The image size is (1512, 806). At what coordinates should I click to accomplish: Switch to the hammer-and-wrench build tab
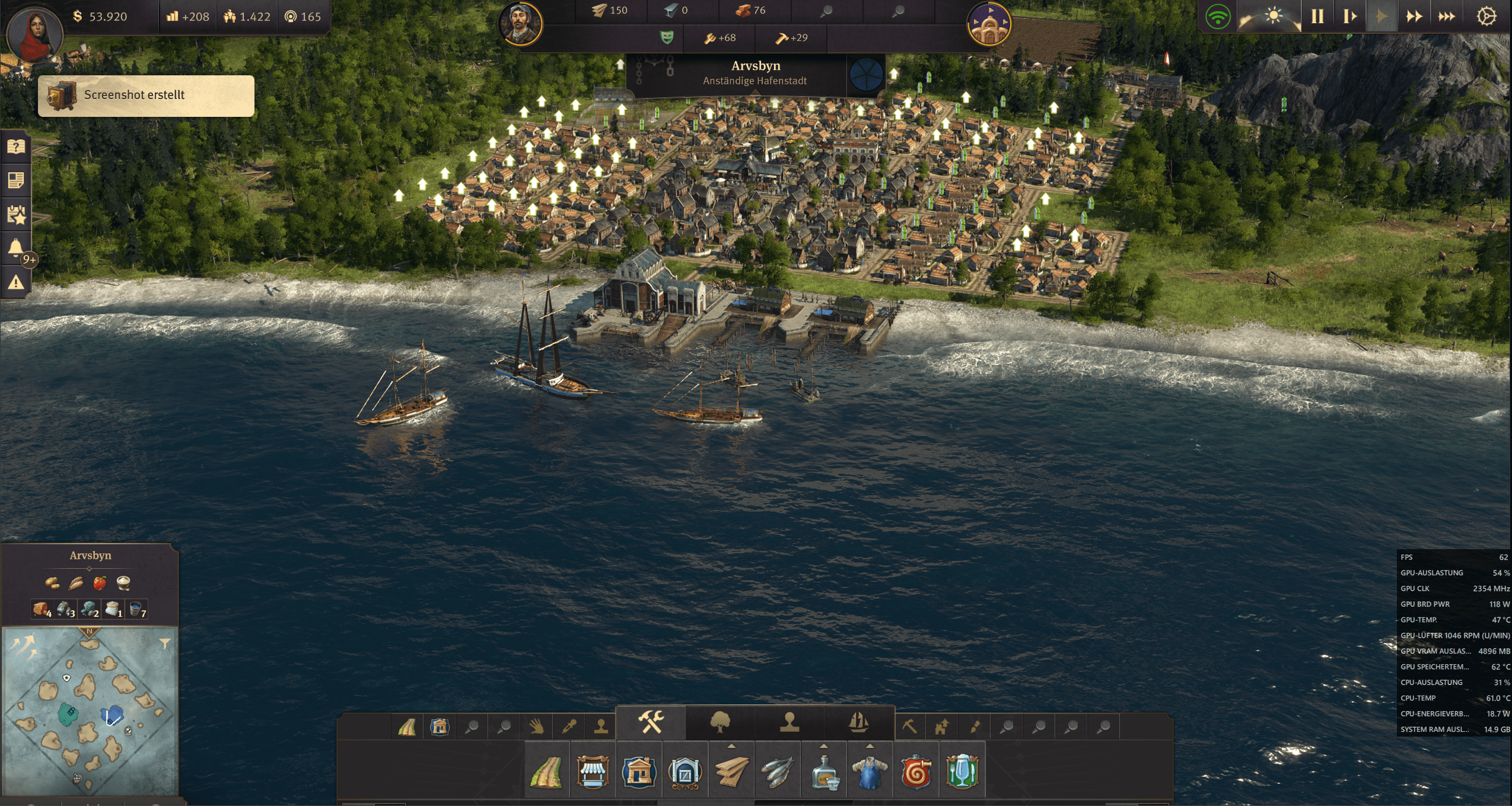coord(651,722)
